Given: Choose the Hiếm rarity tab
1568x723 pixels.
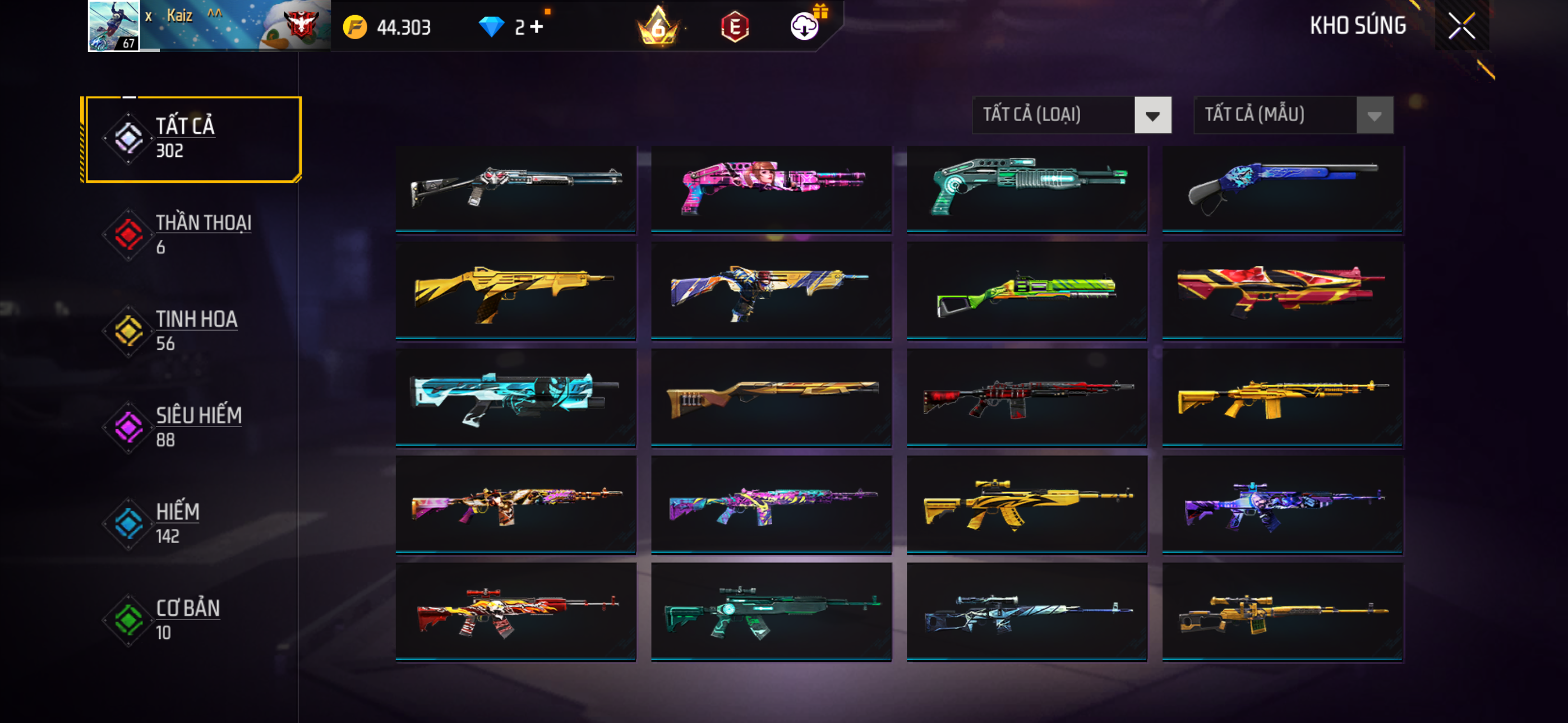Looking at the screenshot, I should pyautogui.click(x=192, y=523).
